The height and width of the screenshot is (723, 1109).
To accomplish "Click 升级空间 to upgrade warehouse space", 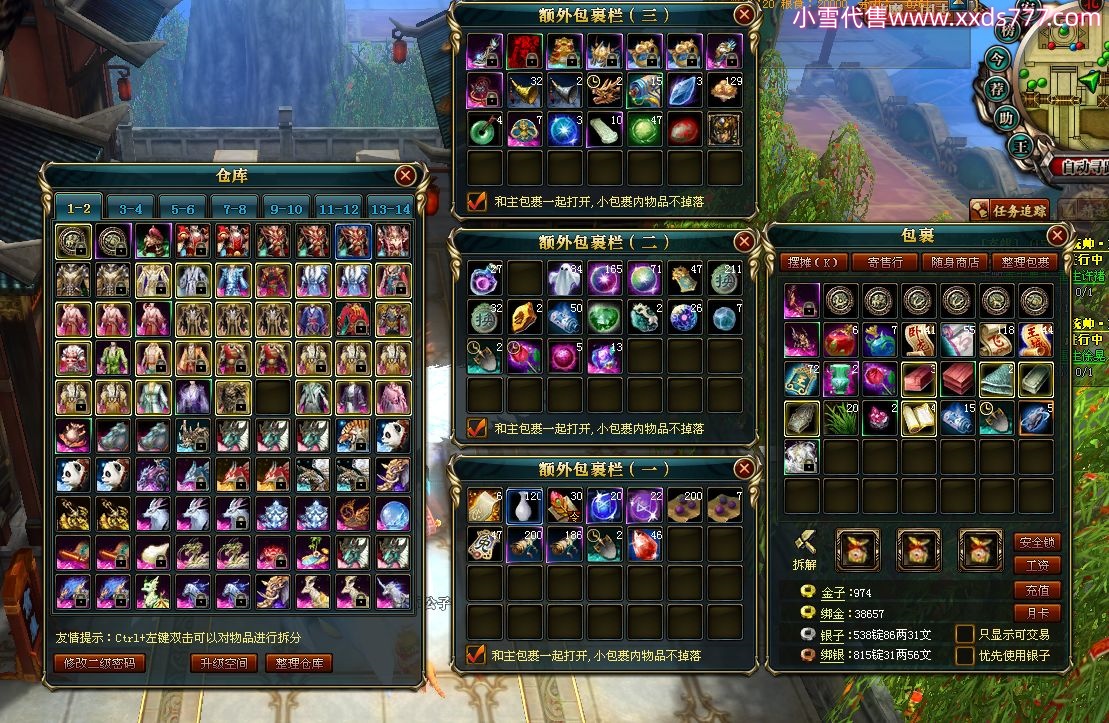I will pos(224,663).
